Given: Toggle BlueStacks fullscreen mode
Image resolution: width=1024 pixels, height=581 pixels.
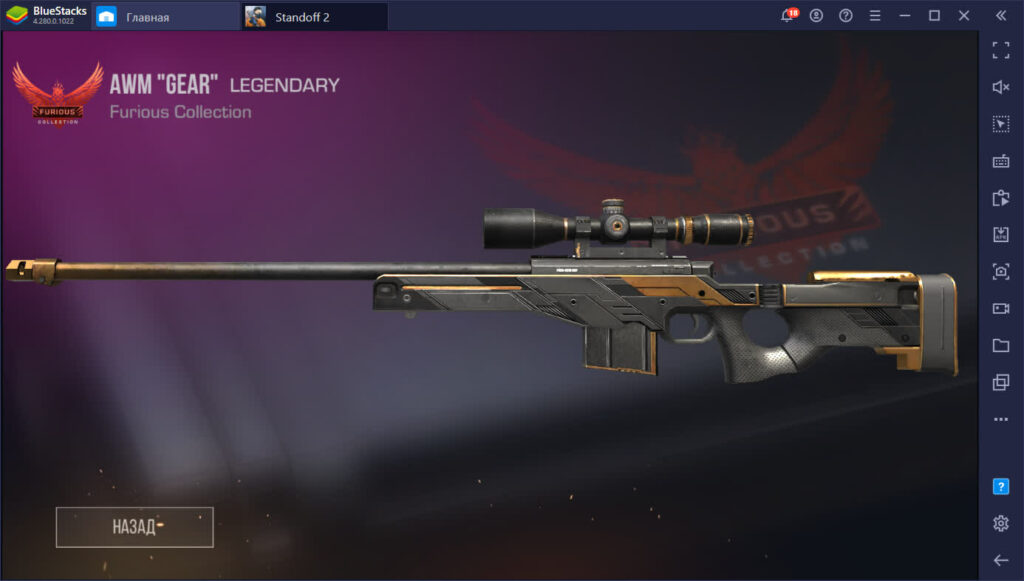Looking at the screenshot, I should (x=1000, y=51).
